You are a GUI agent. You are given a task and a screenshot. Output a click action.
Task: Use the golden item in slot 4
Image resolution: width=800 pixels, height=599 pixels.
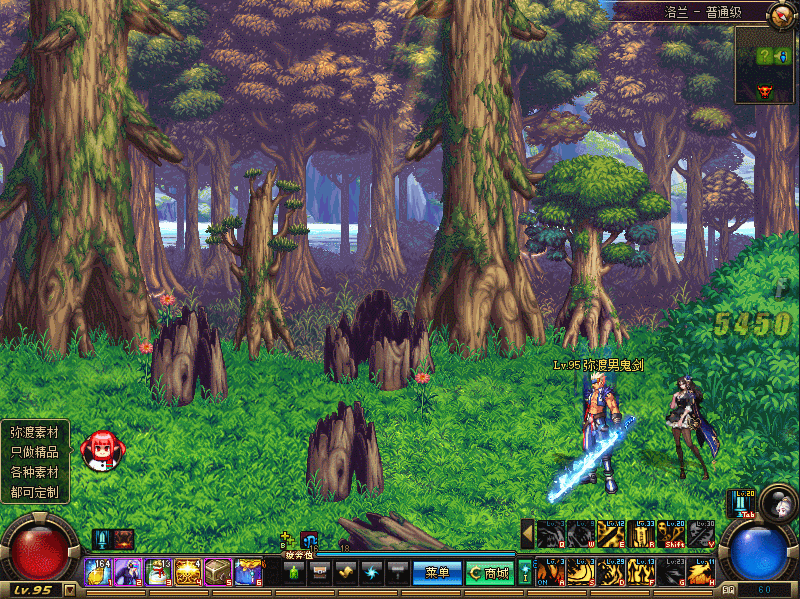click(188, 571)
